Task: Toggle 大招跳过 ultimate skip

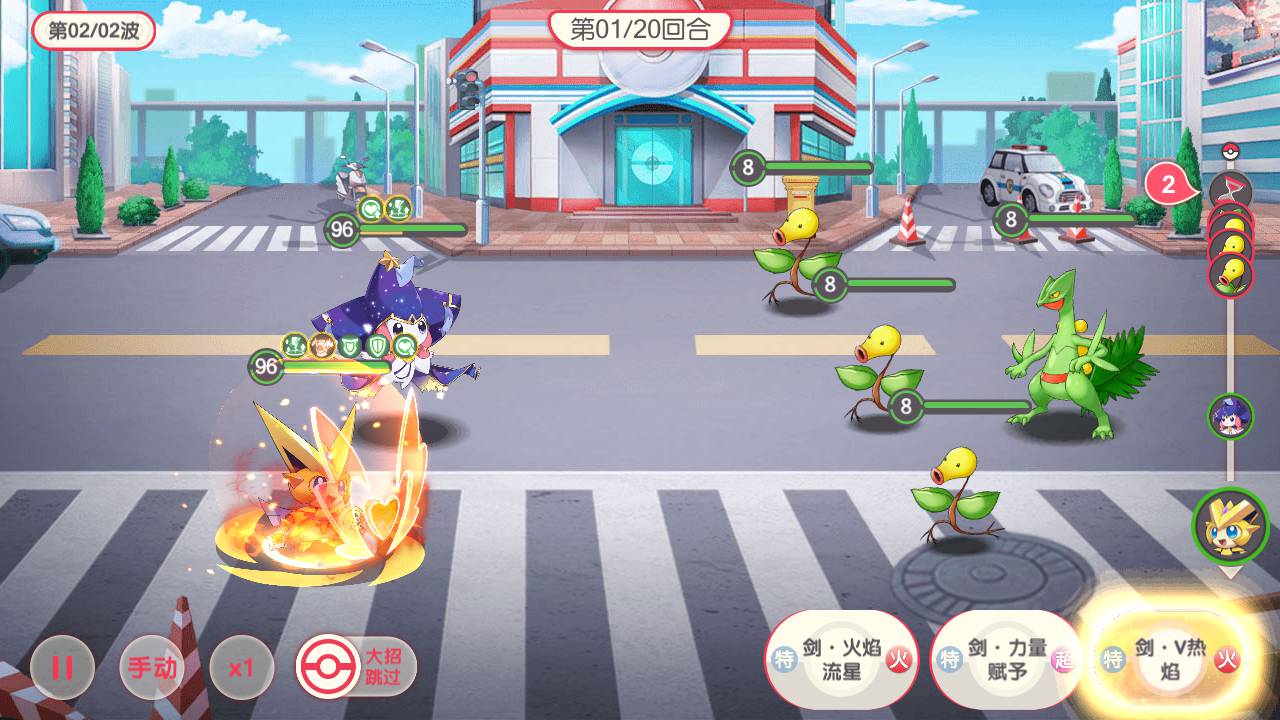Action: coord(356,665)
